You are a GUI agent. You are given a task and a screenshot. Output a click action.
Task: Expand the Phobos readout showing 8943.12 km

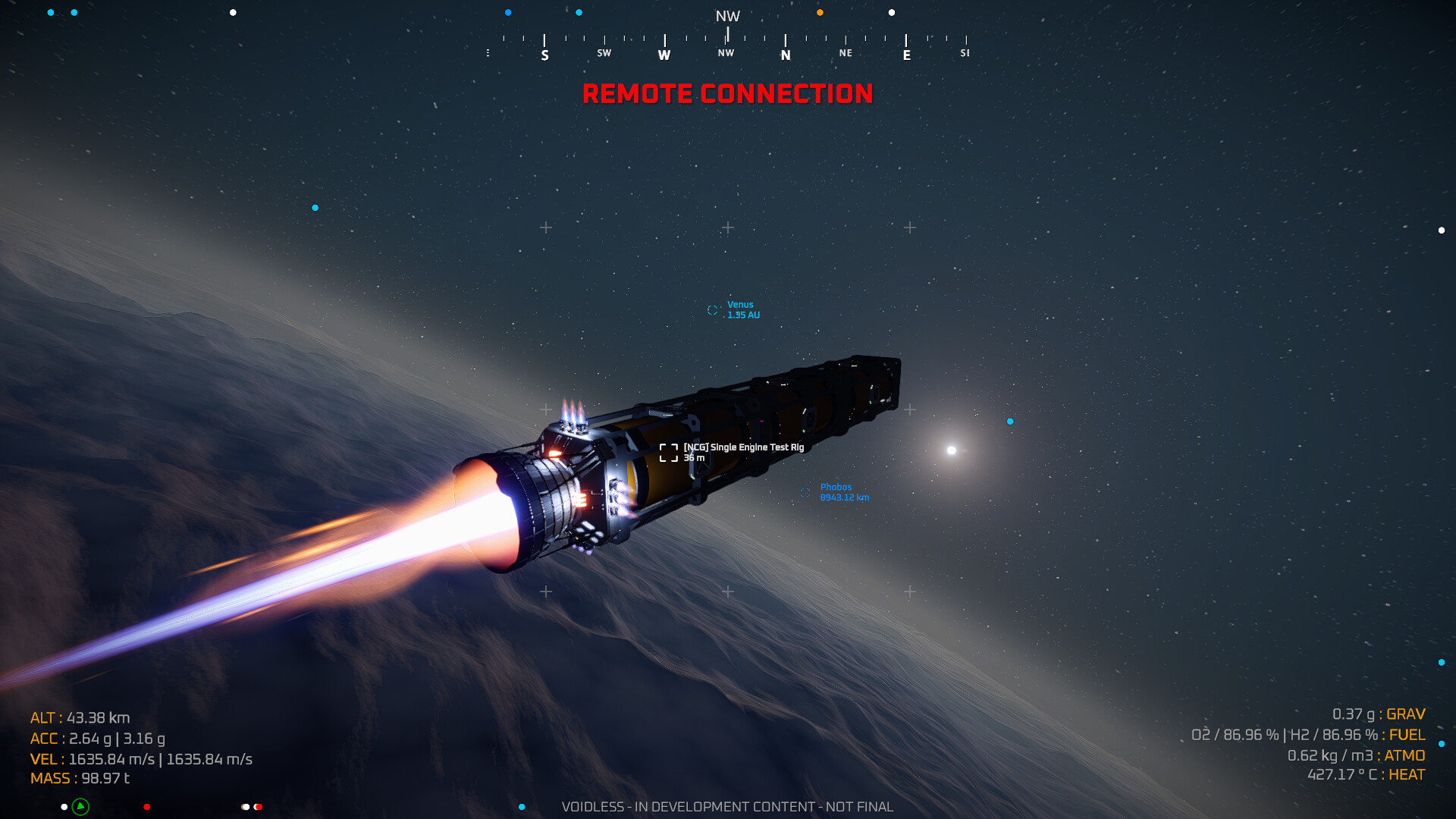click(843, 497)
